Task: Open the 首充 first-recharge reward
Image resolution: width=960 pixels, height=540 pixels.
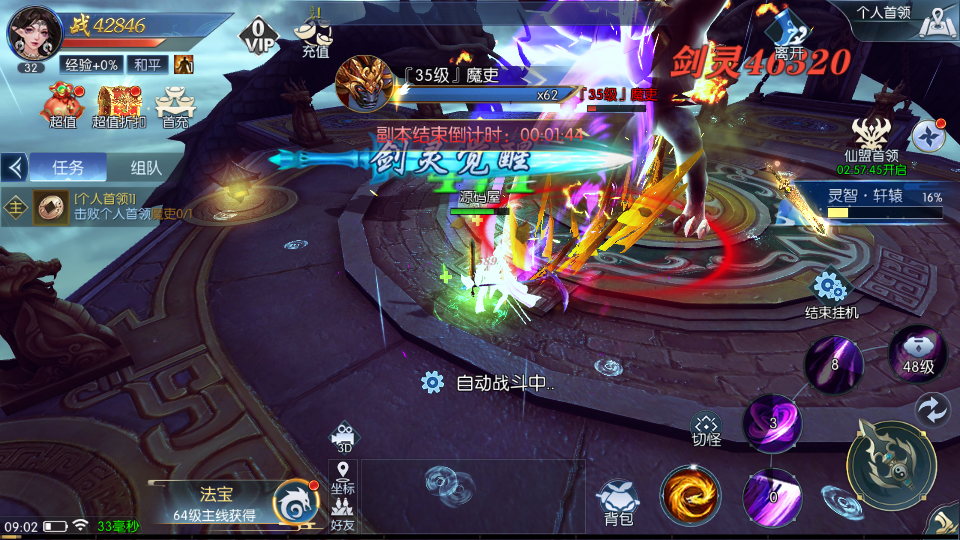Action: [176, 106]
